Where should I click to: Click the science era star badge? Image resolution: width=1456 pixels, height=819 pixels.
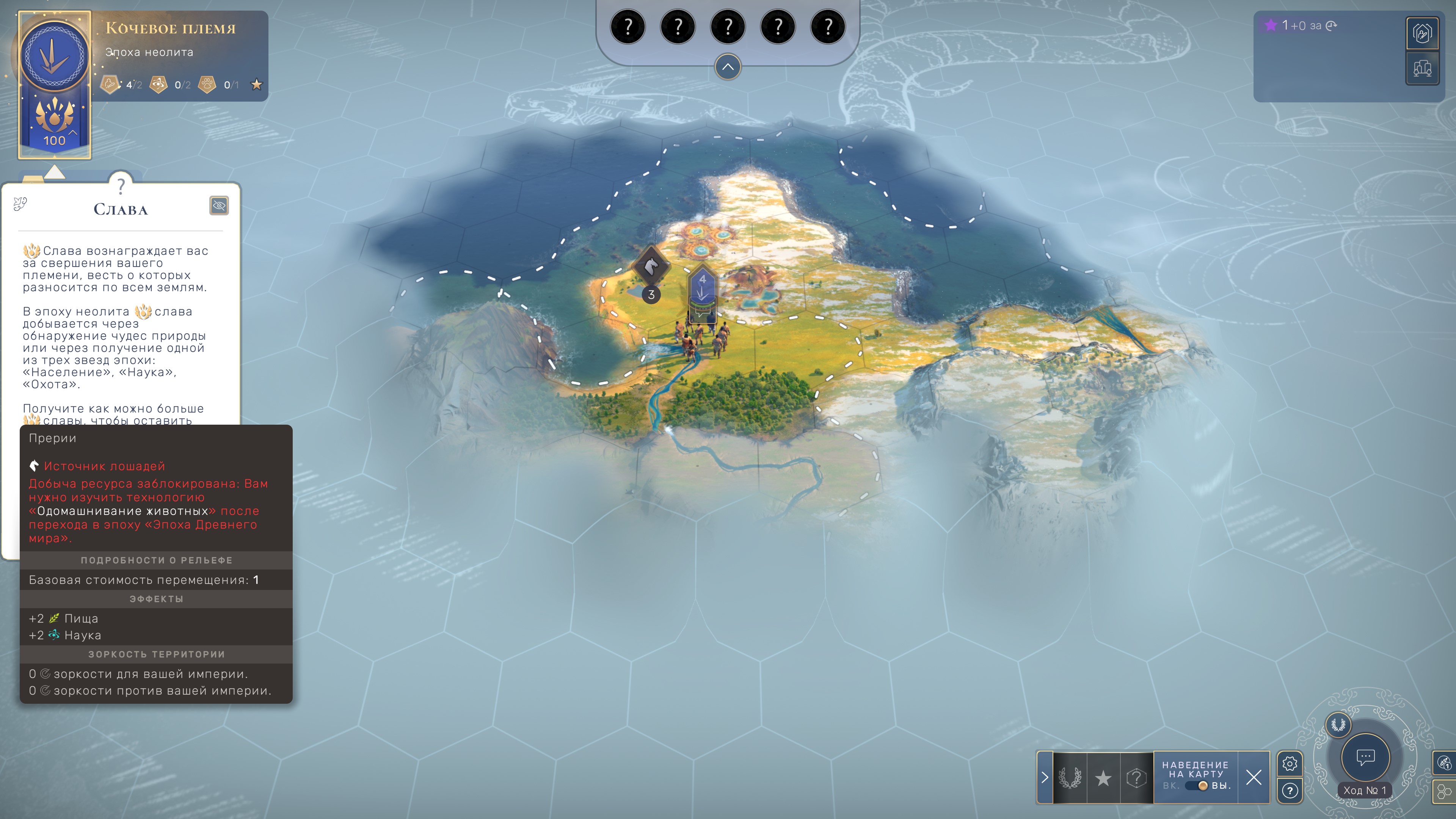click(159, 85)
